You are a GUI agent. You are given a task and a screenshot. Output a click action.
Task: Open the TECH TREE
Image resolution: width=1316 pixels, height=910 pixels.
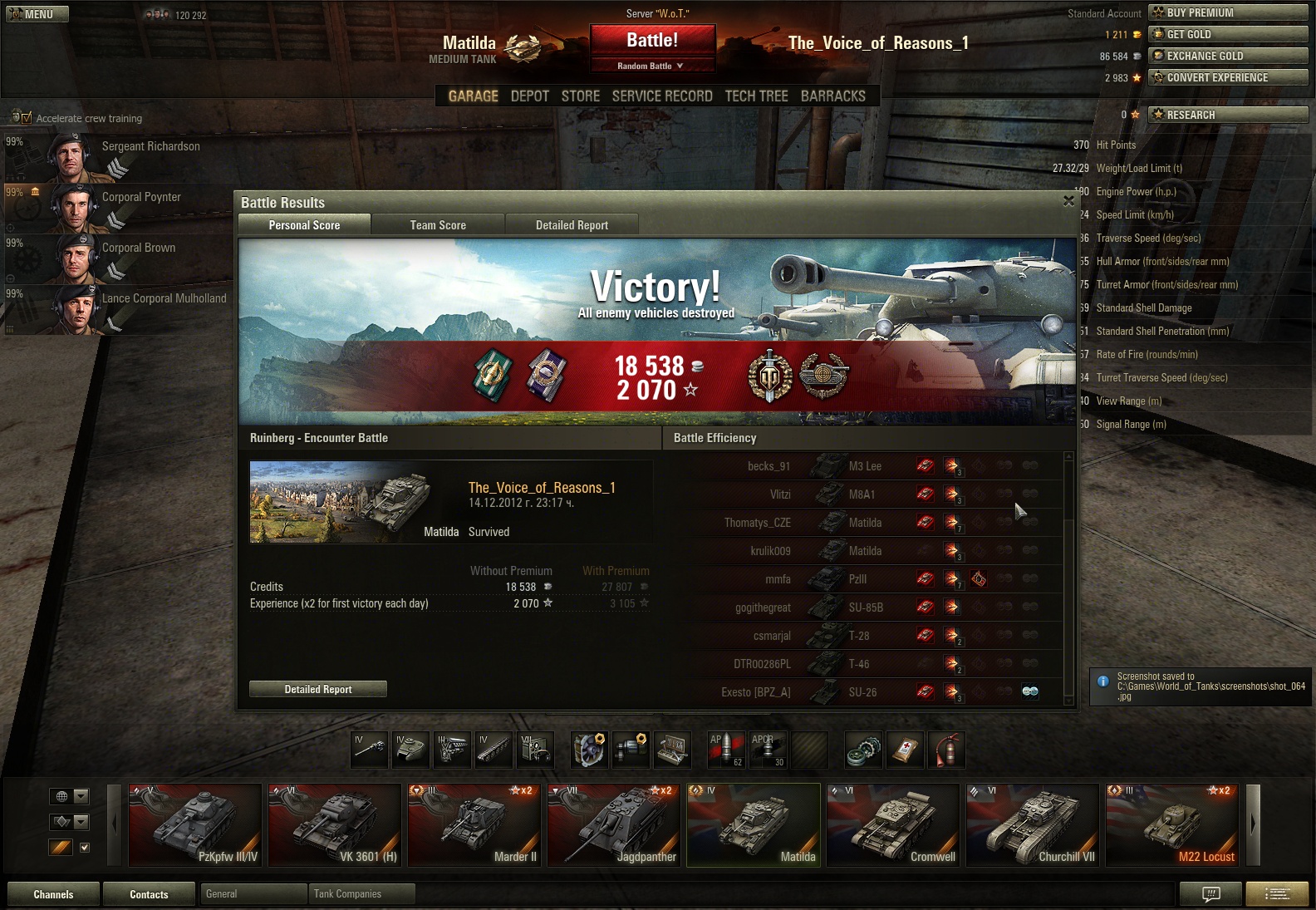click(756, 96)
